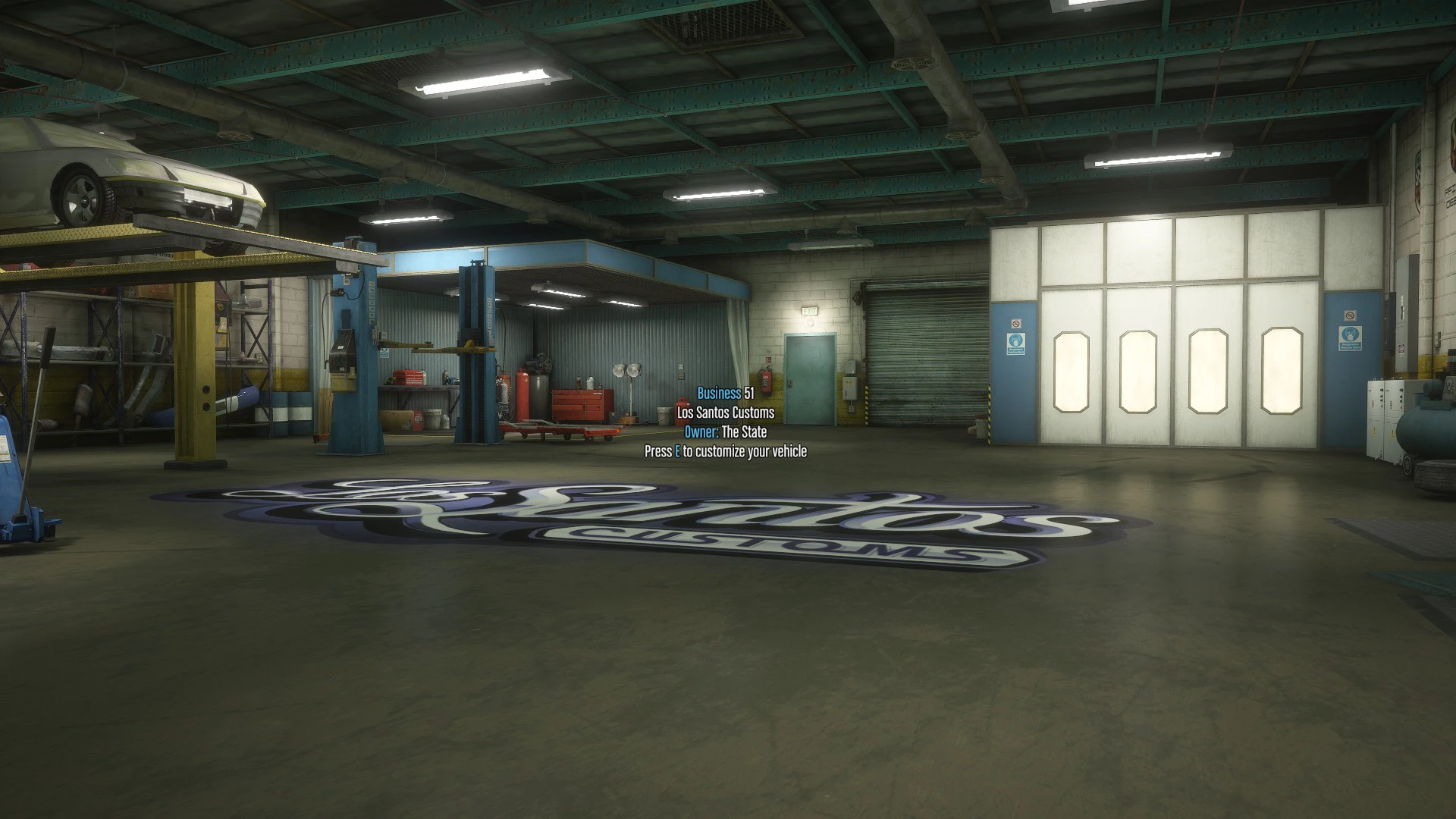The height and width of the screenshot is (819, 1456).
Task: Toggle the light switch panel below the breaker box
Action: pyautogui.click(x=851, y=409)
